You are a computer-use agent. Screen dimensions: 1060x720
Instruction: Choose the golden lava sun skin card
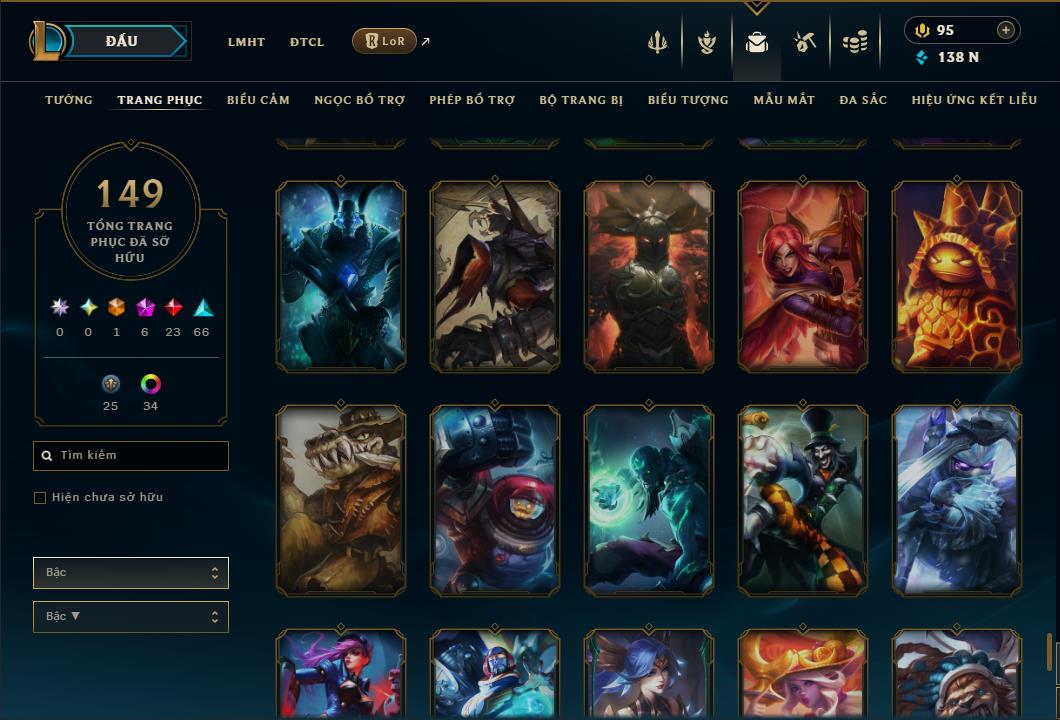point(957,276)
